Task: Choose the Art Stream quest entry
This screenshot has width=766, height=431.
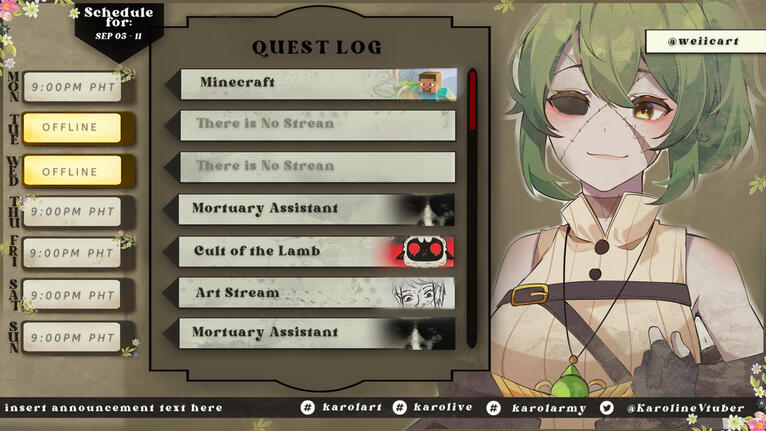Action: tap(318, 293)
